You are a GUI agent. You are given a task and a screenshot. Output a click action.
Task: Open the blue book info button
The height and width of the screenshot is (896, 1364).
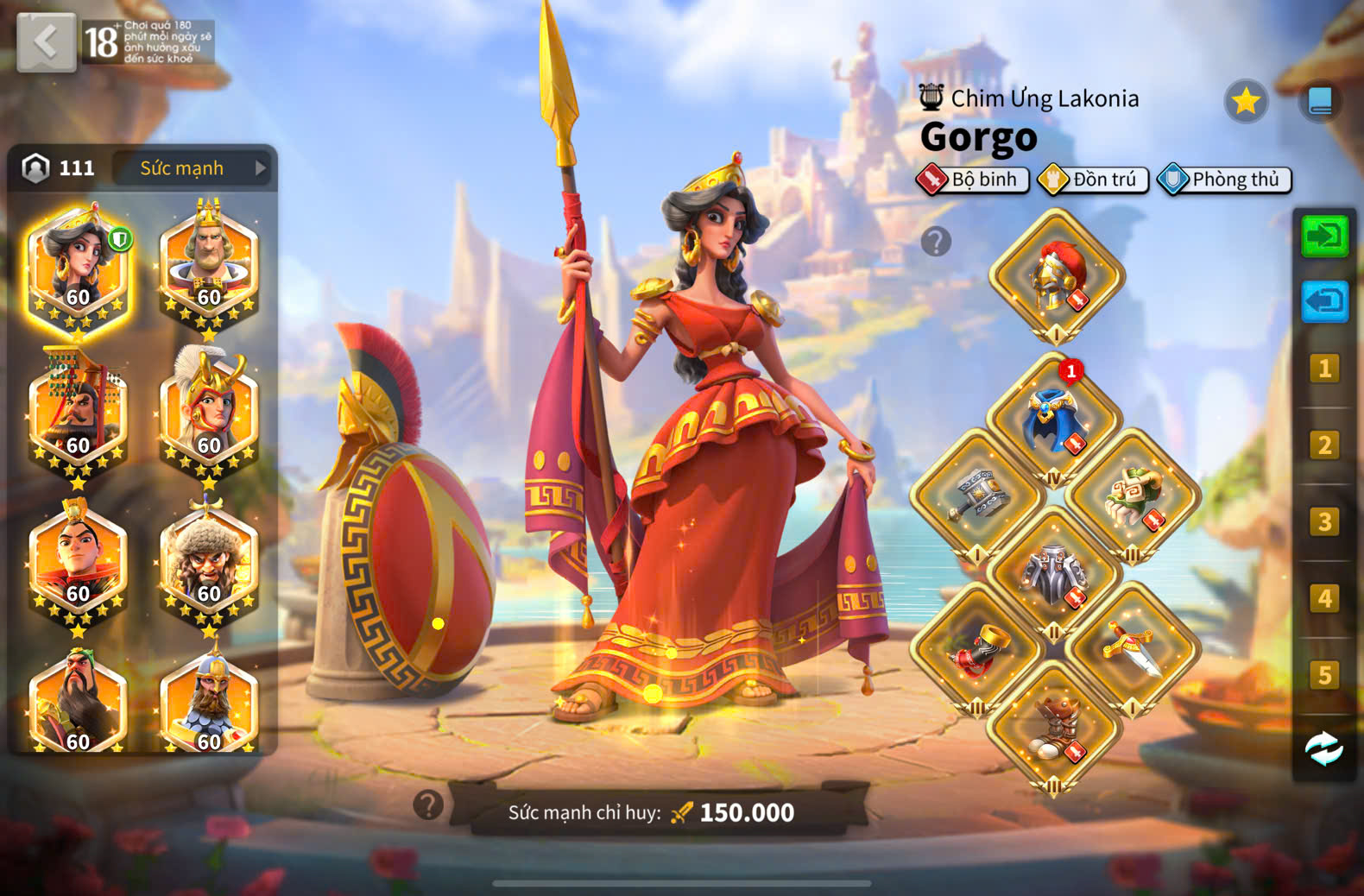[x=1320, y=102]
